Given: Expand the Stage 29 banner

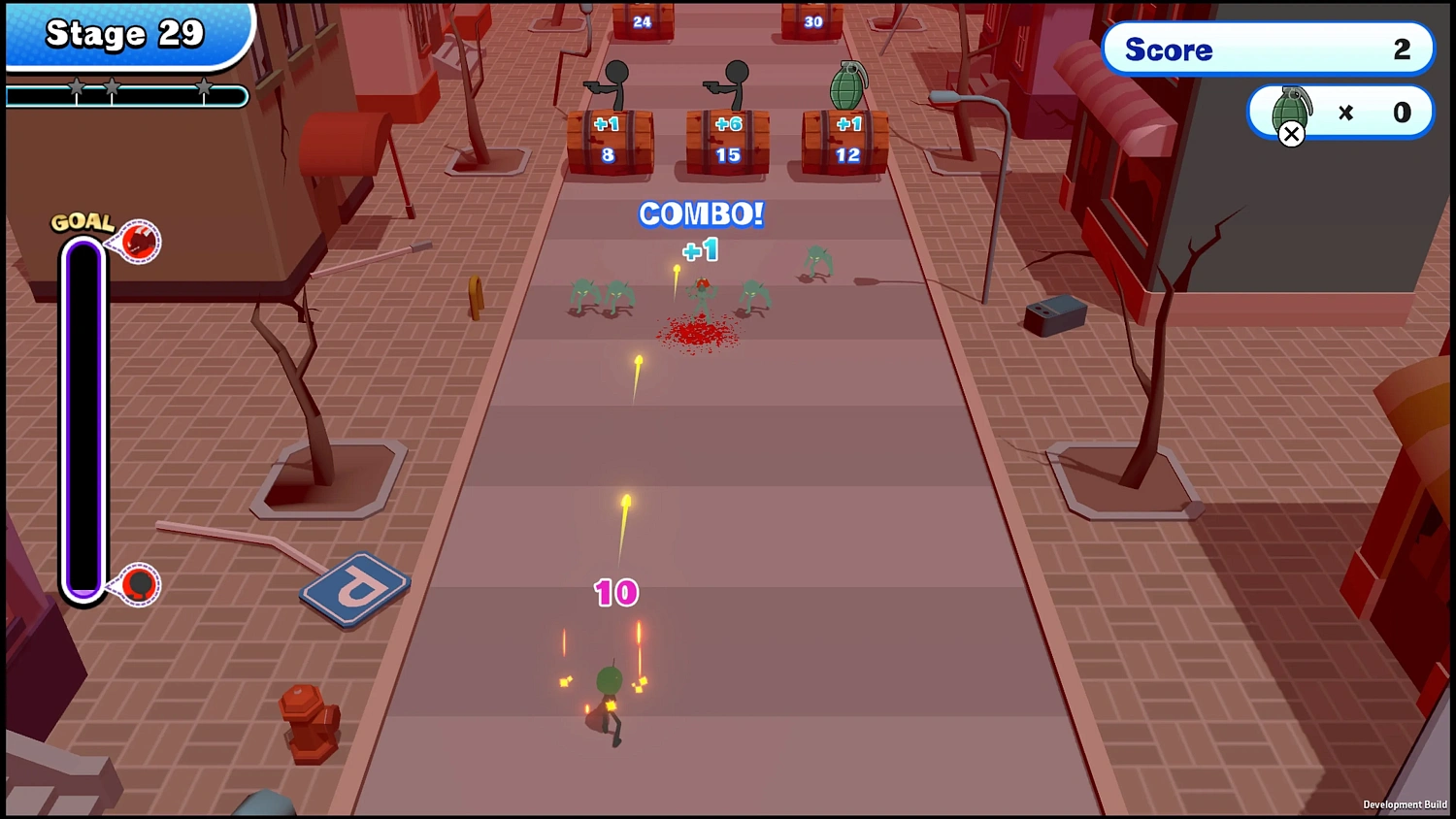Looking at the screenshot, I should [x=126, y=34].
